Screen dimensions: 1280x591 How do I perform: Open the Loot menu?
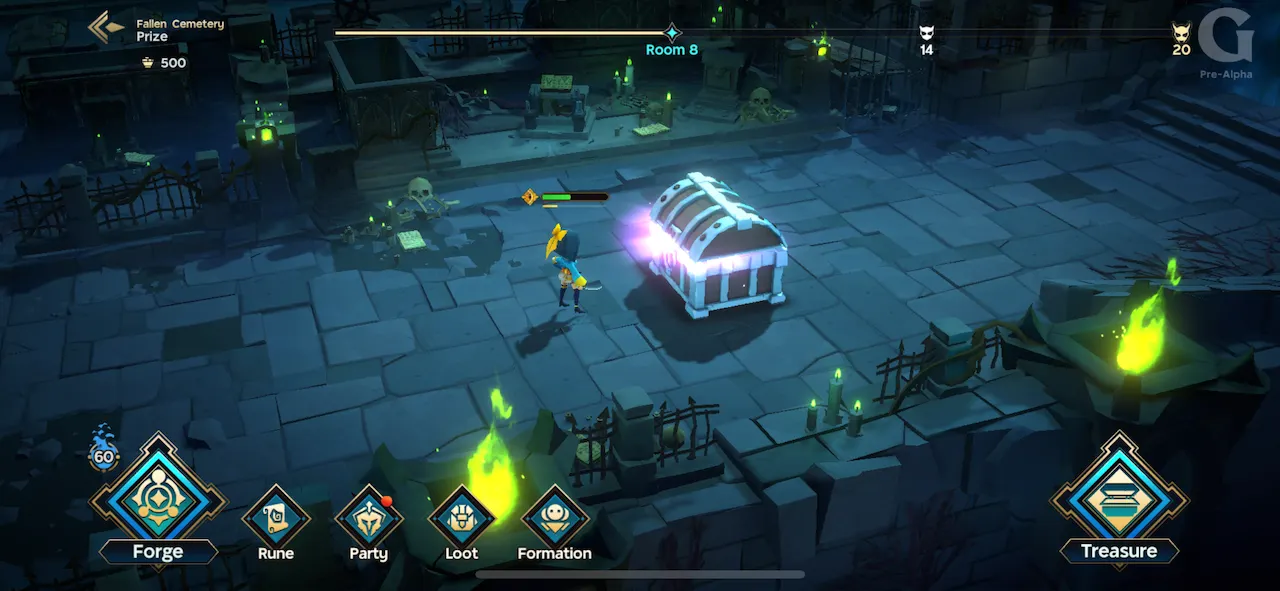tap(461, 519)
